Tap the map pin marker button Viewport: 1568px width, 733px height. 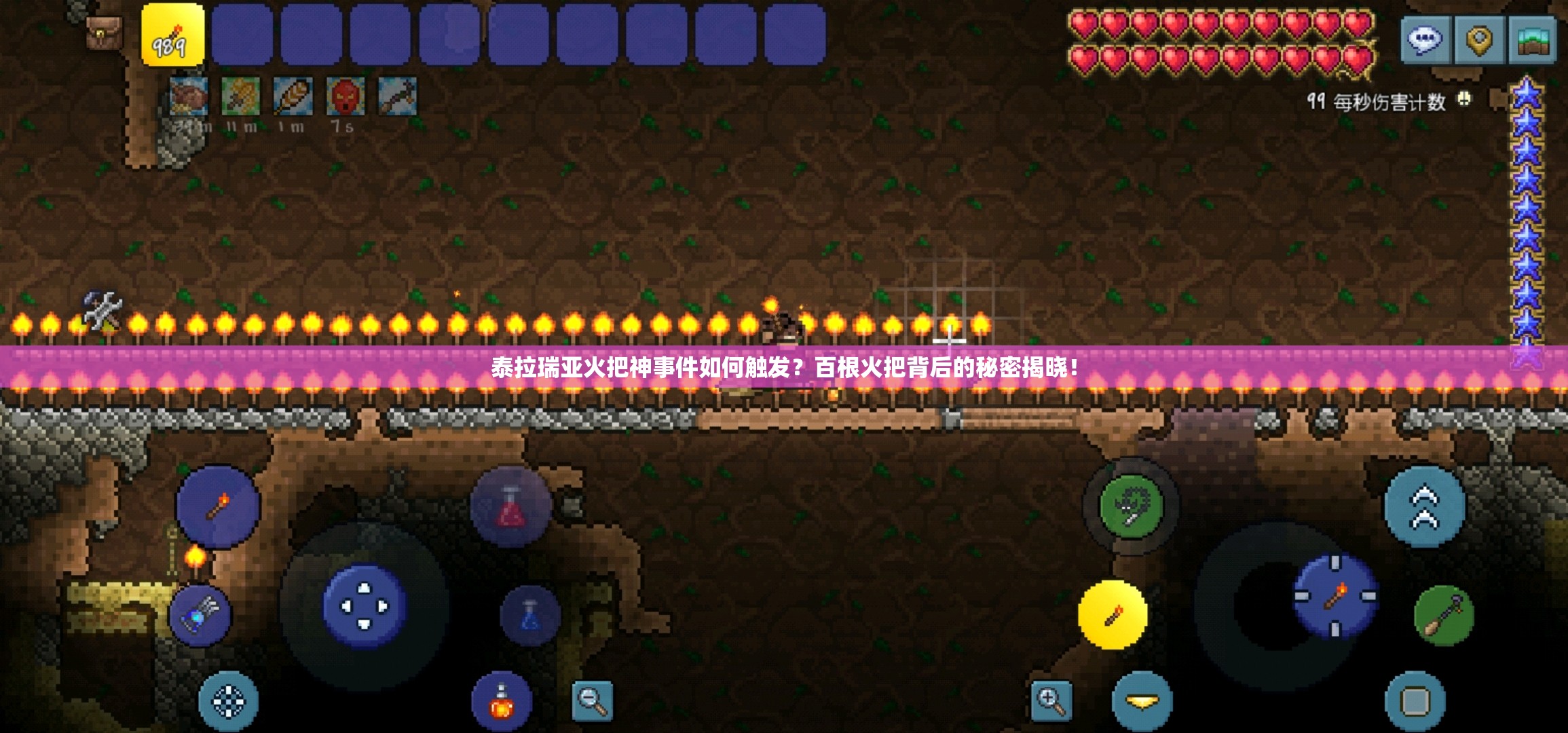1479,39
